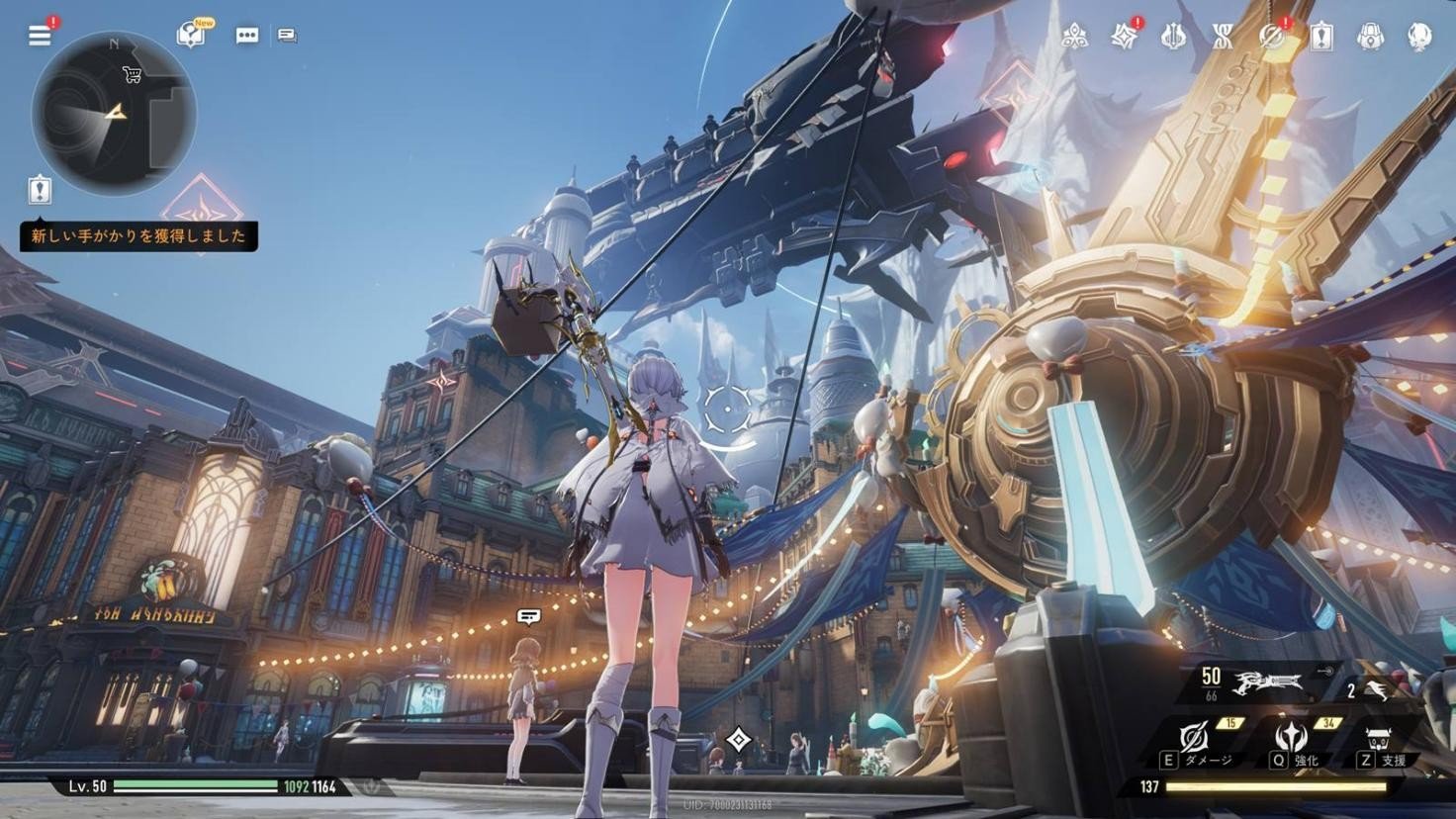
Task: Activate the 支援 support skill icon
Action: 1379,739
